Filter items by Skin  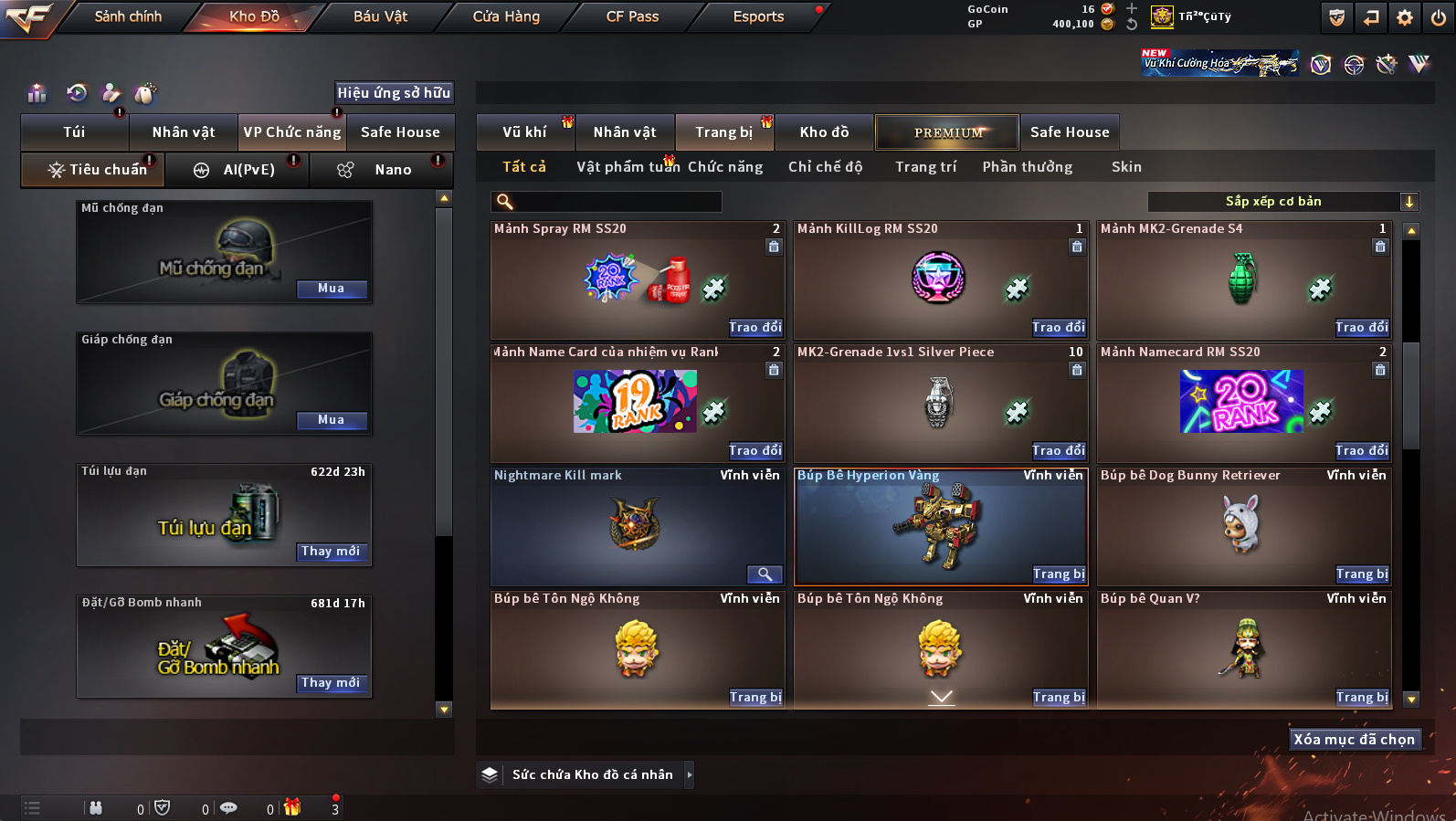click(1126, 167)
